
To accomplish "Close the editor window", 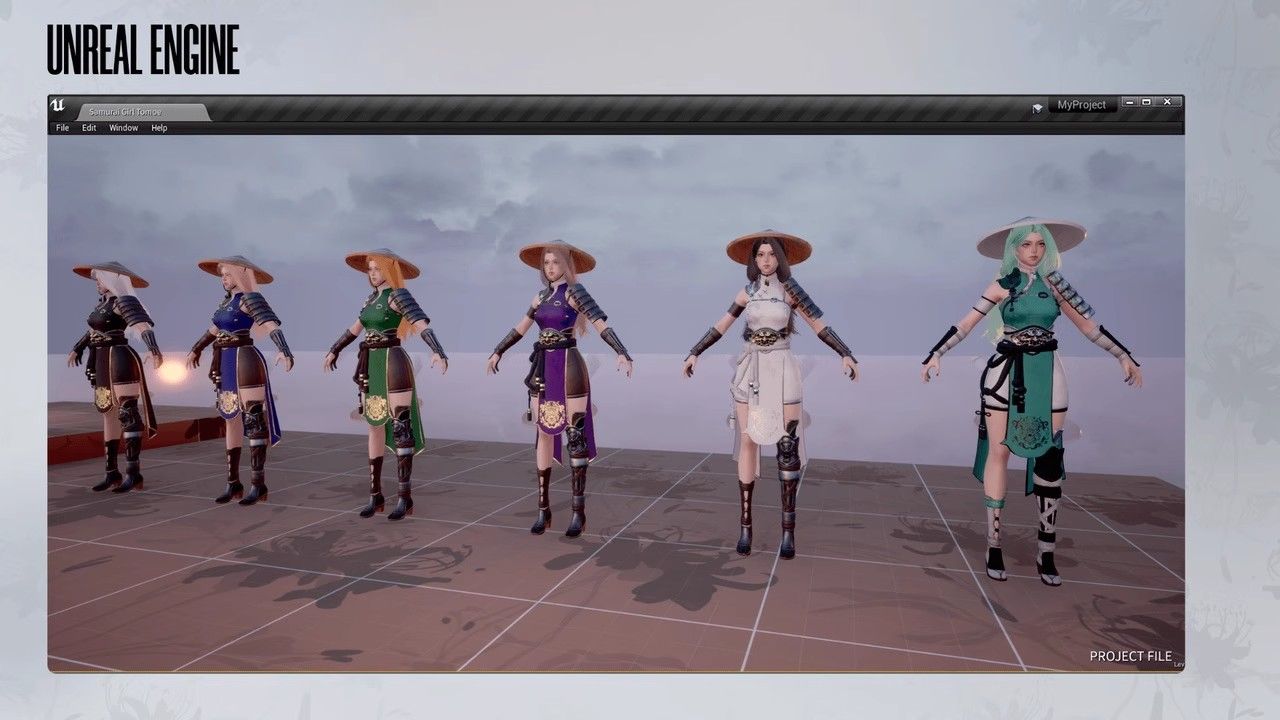I will [1168, 102].
